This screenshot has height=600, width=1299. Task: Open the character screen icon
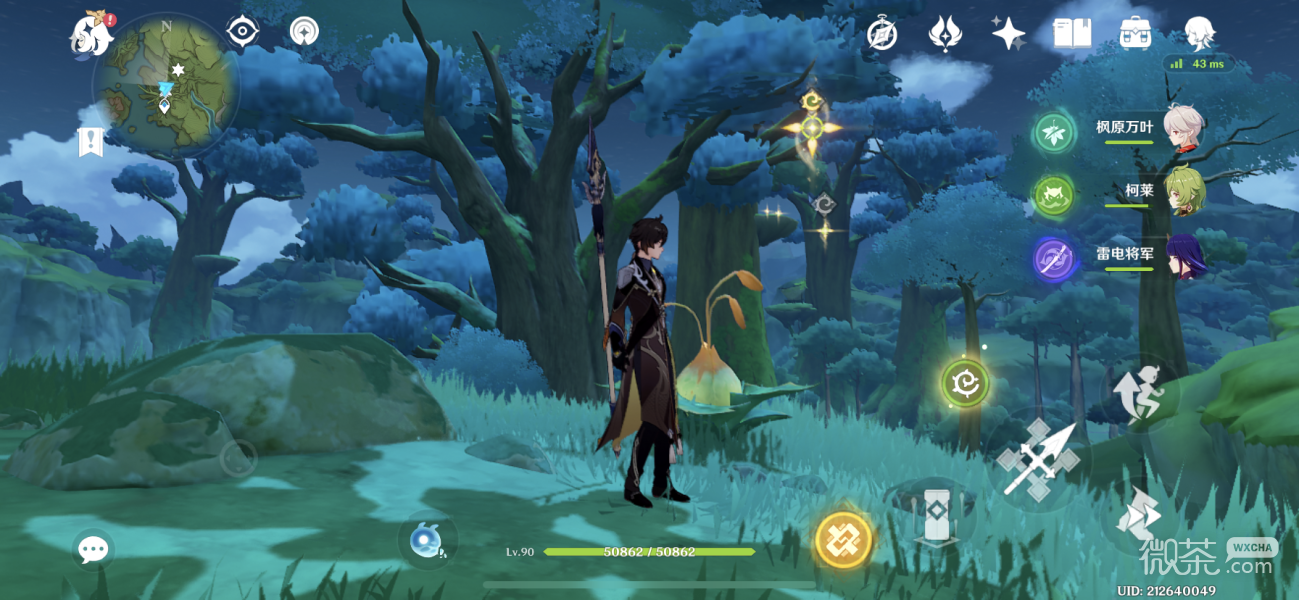[1198, 34]
